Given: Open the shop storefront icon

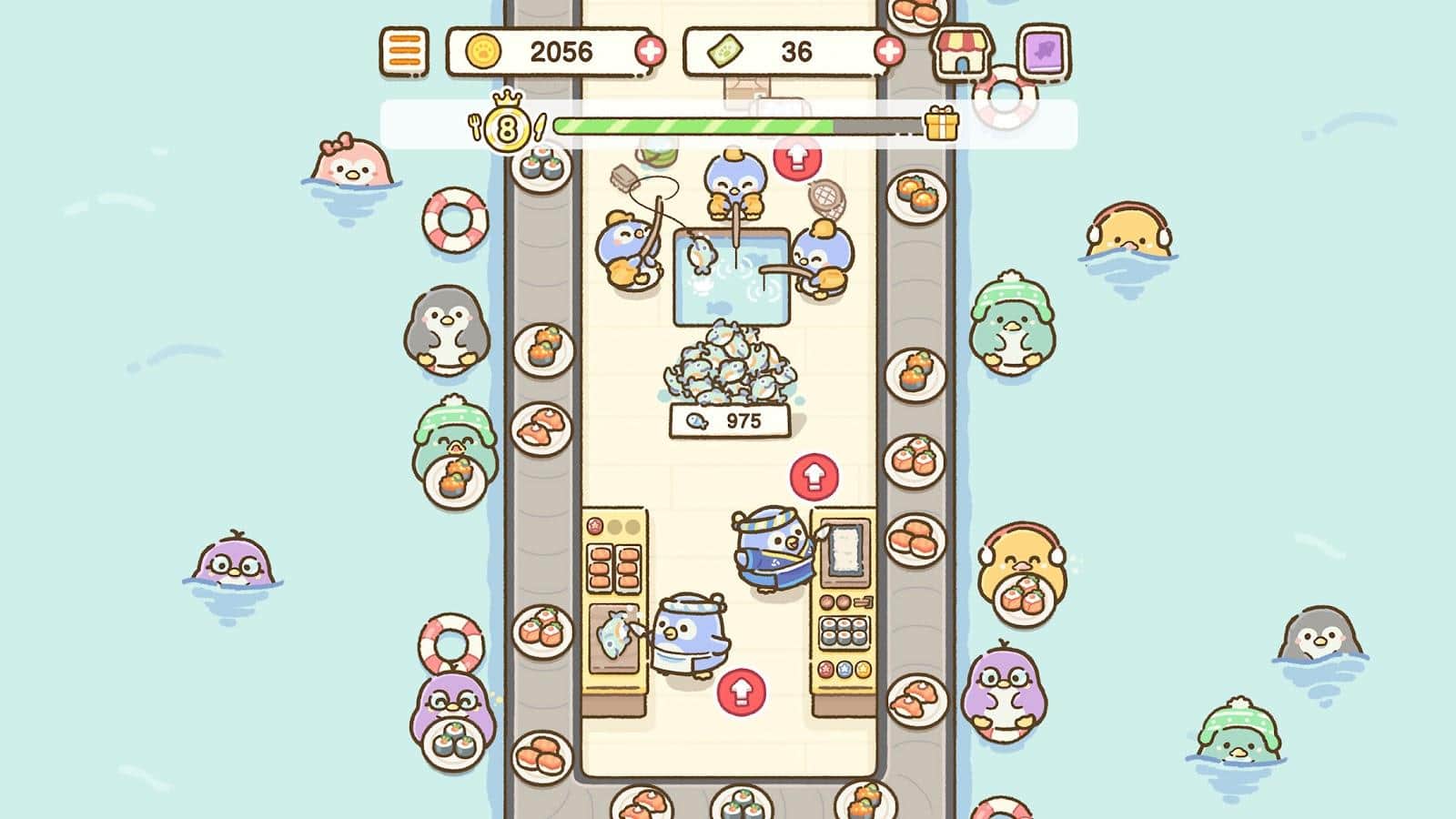Looking at the screenshot, I should click(963, 52).
